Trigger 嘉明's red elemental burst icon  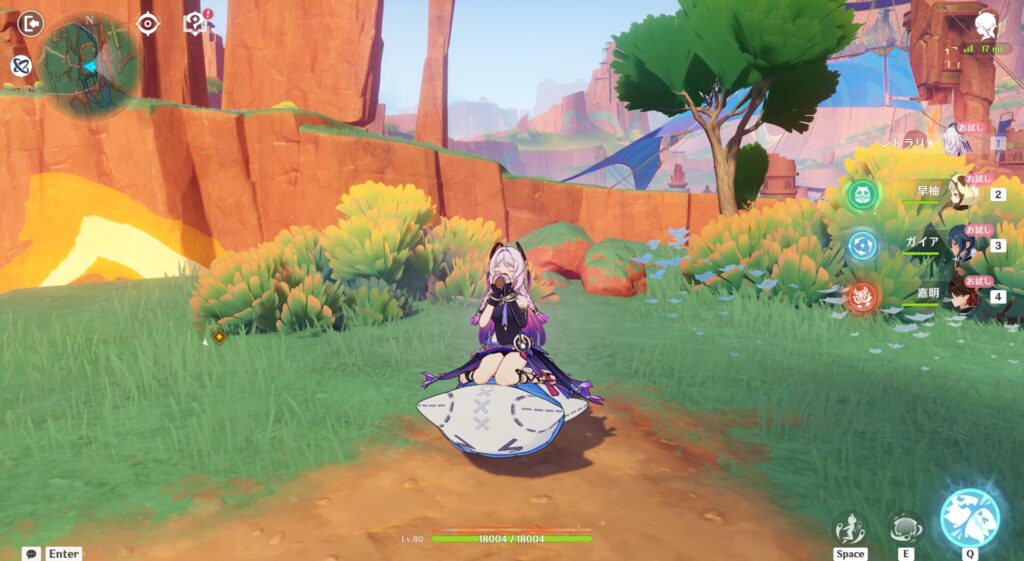[x=861, y=296]
